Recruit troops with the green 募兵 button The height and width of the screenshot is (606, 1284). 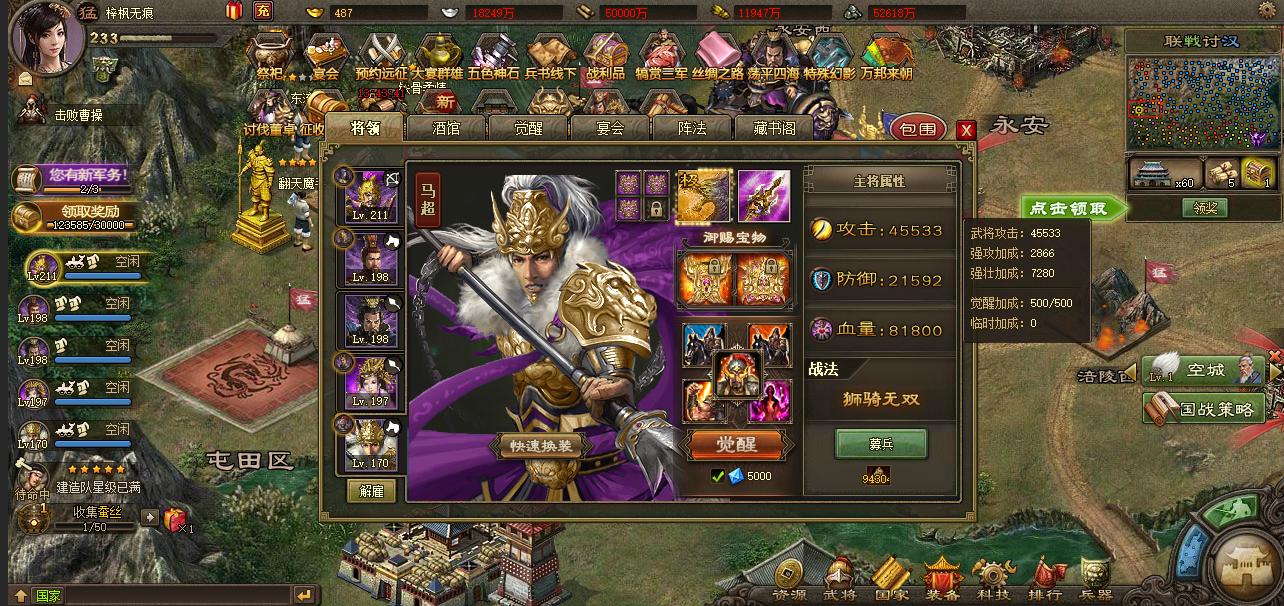pos(881,443)
